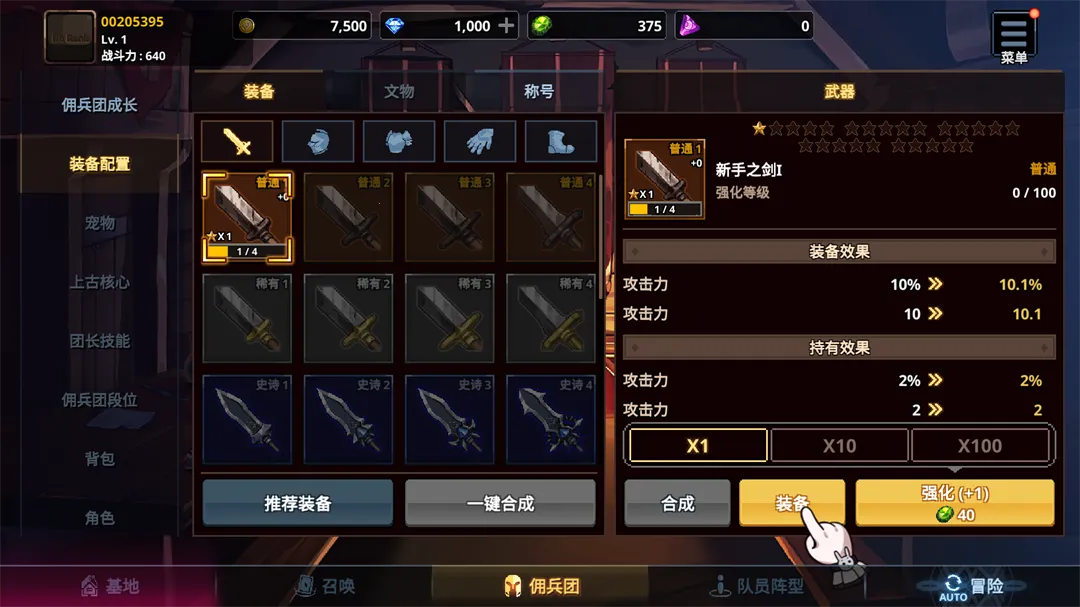Activate the 一键合成 button
This screenshot has width=1080, height=607.
coord(500,503)
